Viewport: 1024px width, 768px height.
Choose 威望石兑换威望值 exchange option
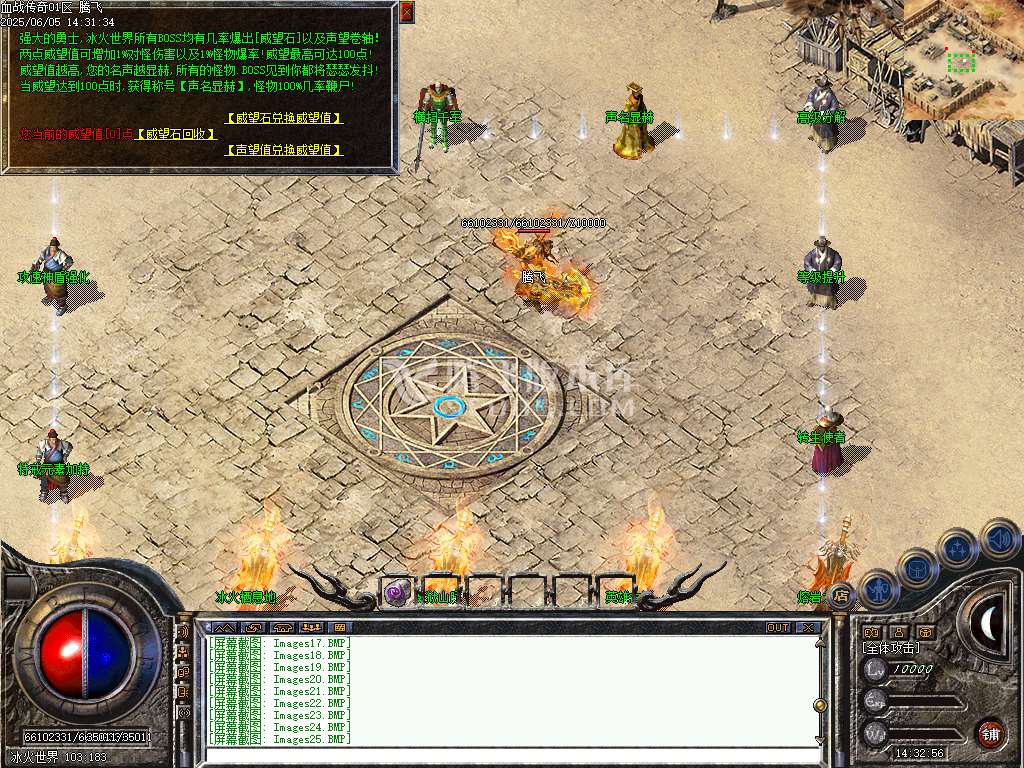coord(284,118)
